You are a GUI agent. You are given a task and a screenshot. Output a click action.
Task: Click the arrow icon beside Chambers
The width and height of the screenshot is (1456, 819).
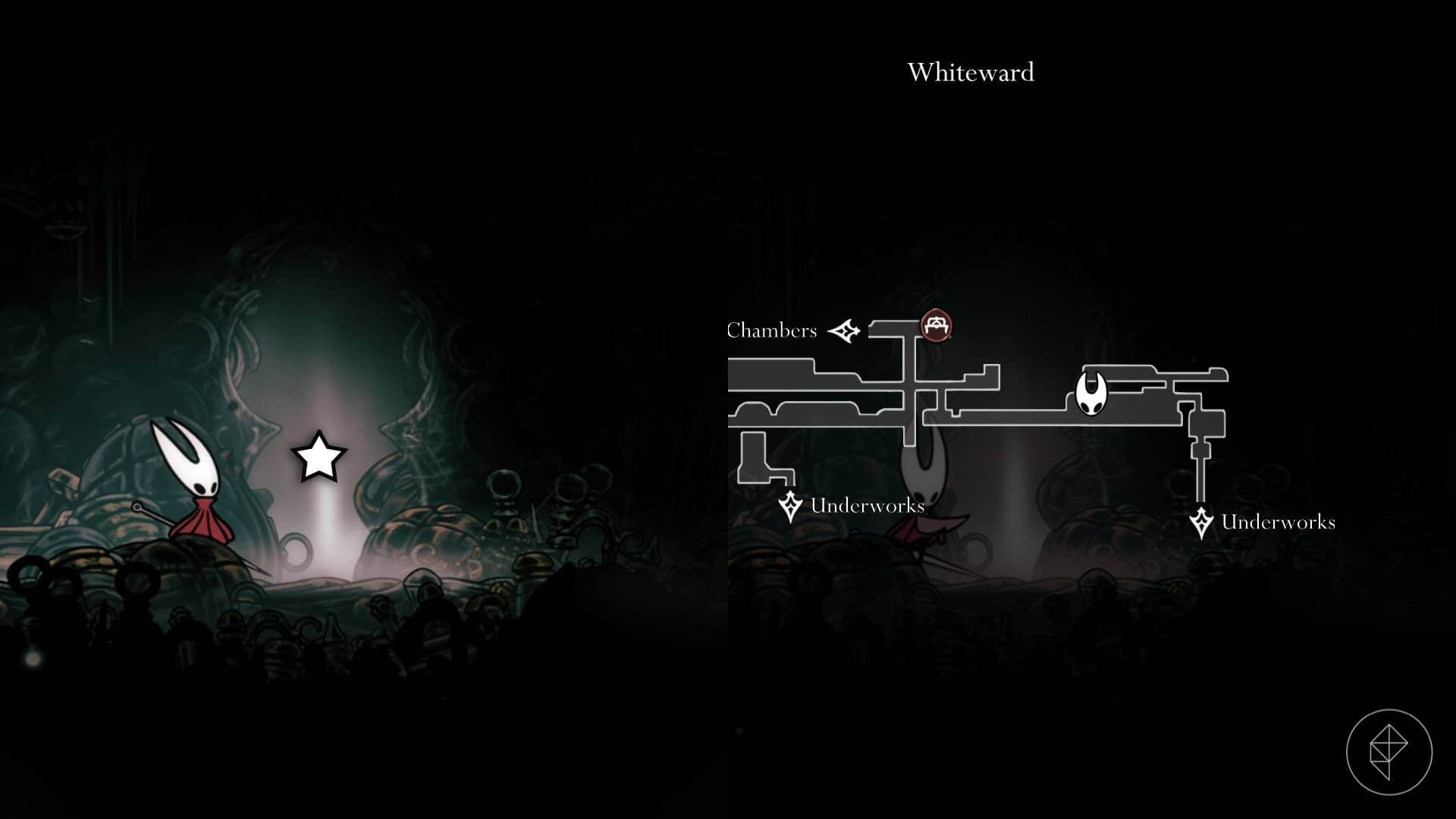point(844,331)
